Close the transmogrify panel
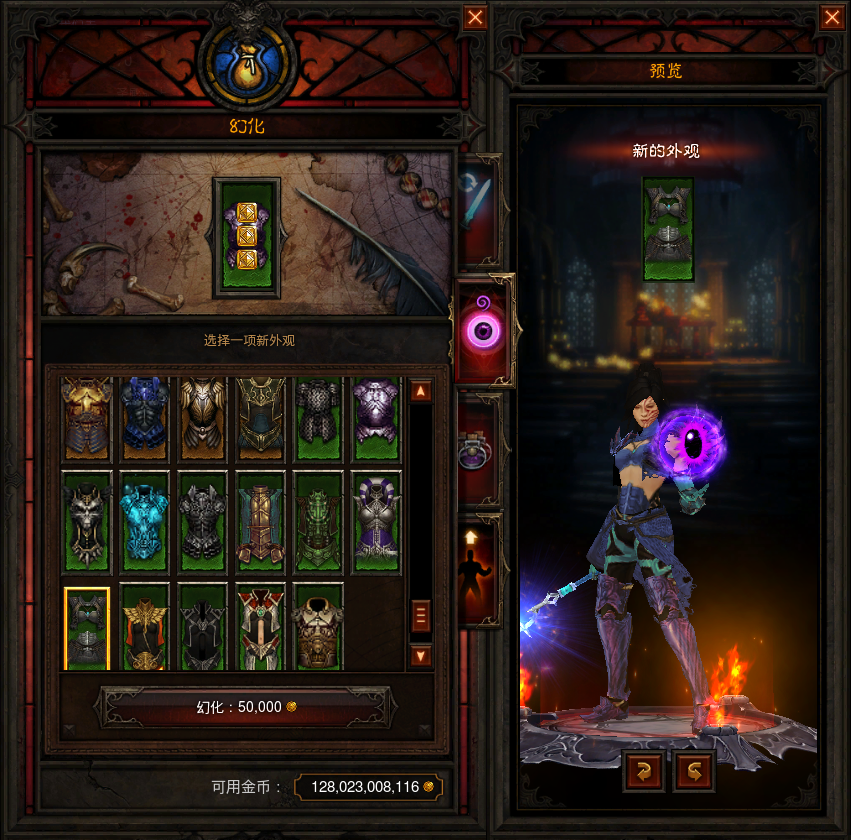The height and width of the screenshot is (840, 851). pos(475,18)
